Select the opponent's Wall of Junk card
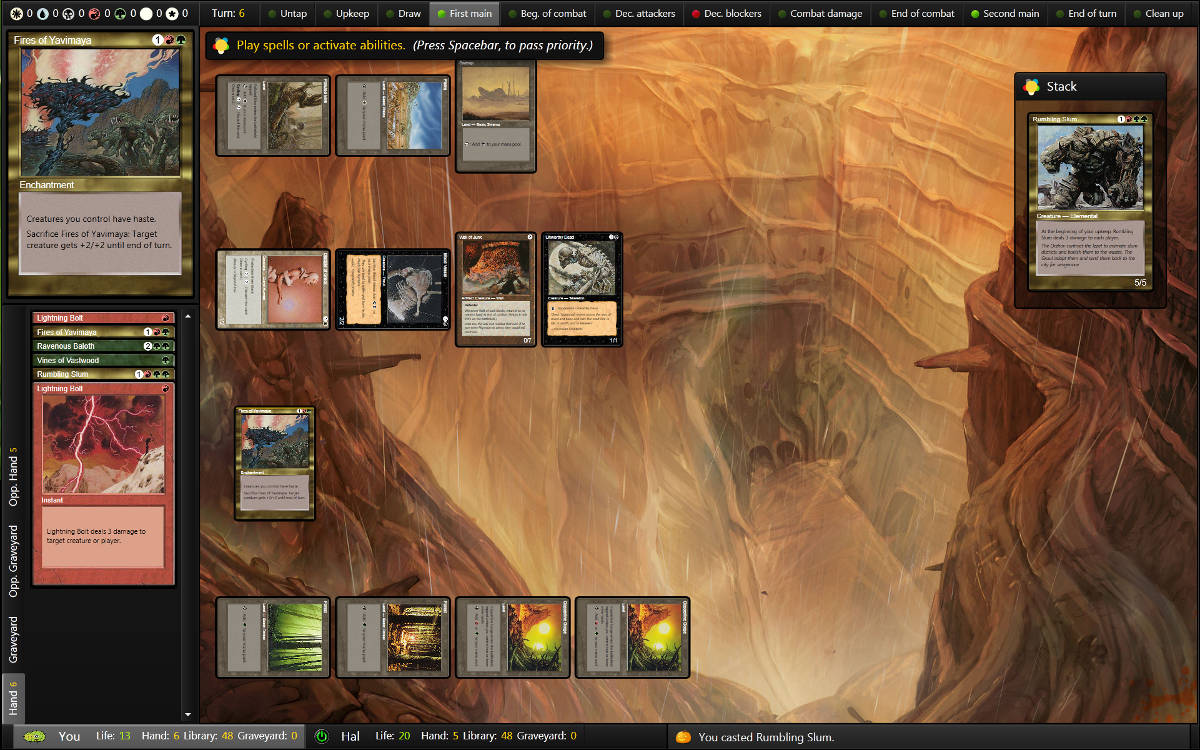The width and height of the screenshot is (1200, 750). 497,290
